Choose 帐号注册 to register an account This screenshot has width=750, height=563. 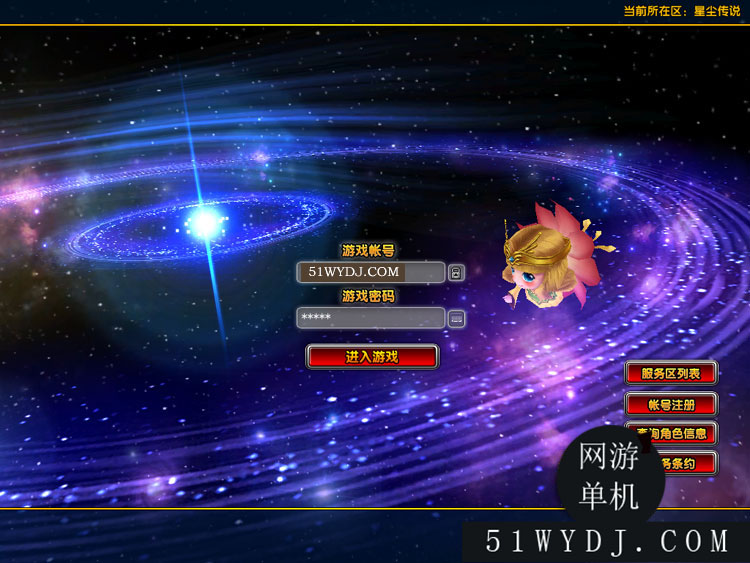pyautogui.click(x=671, y=404)
